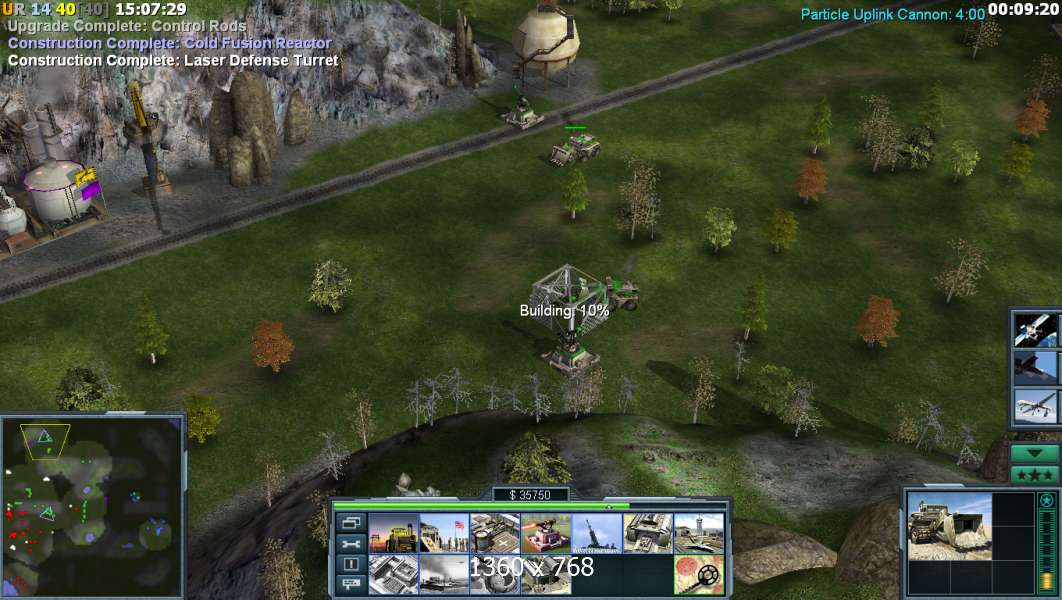The image size is (1062, 600).
Task: Build the Cold Fusion Reactor from the command bar
Action: pyautogui.click(x=393, y=533)
